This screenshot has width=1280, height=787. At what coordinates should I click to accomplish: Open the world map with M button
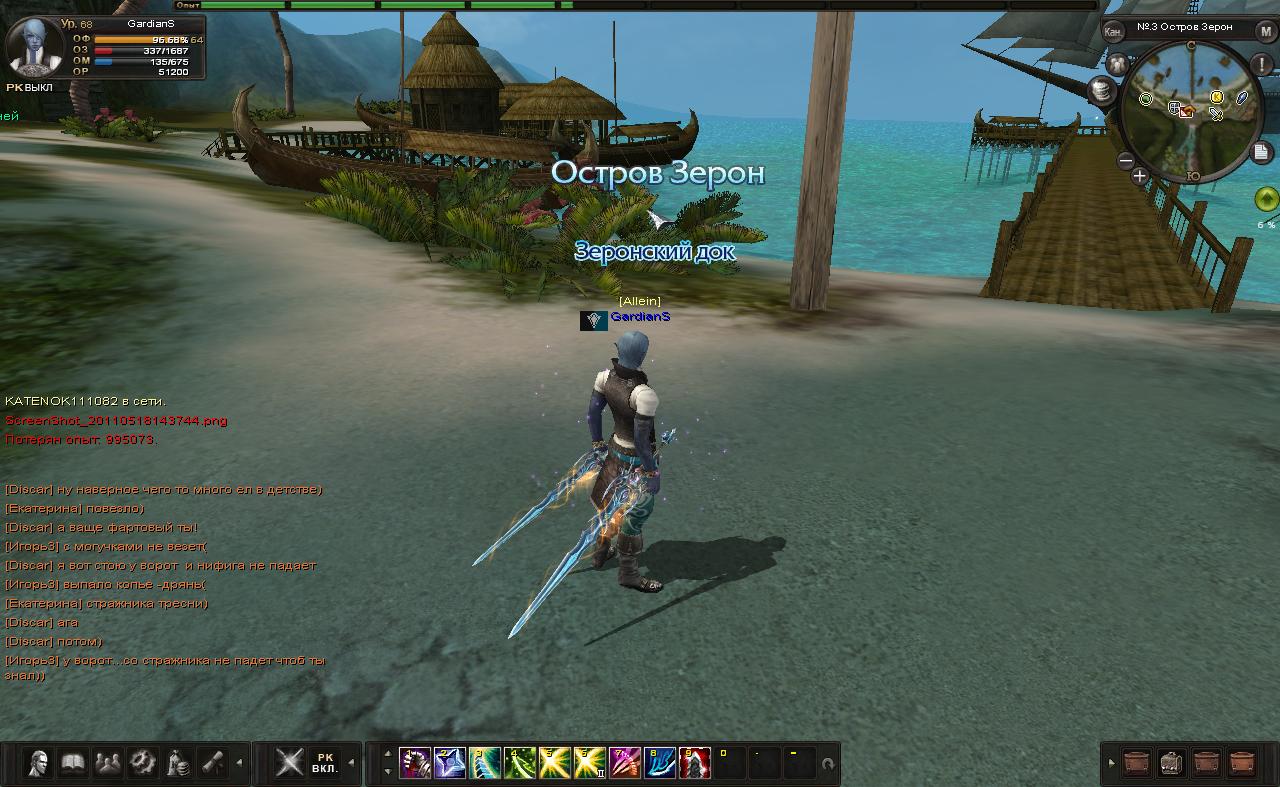click(1266, 30)
